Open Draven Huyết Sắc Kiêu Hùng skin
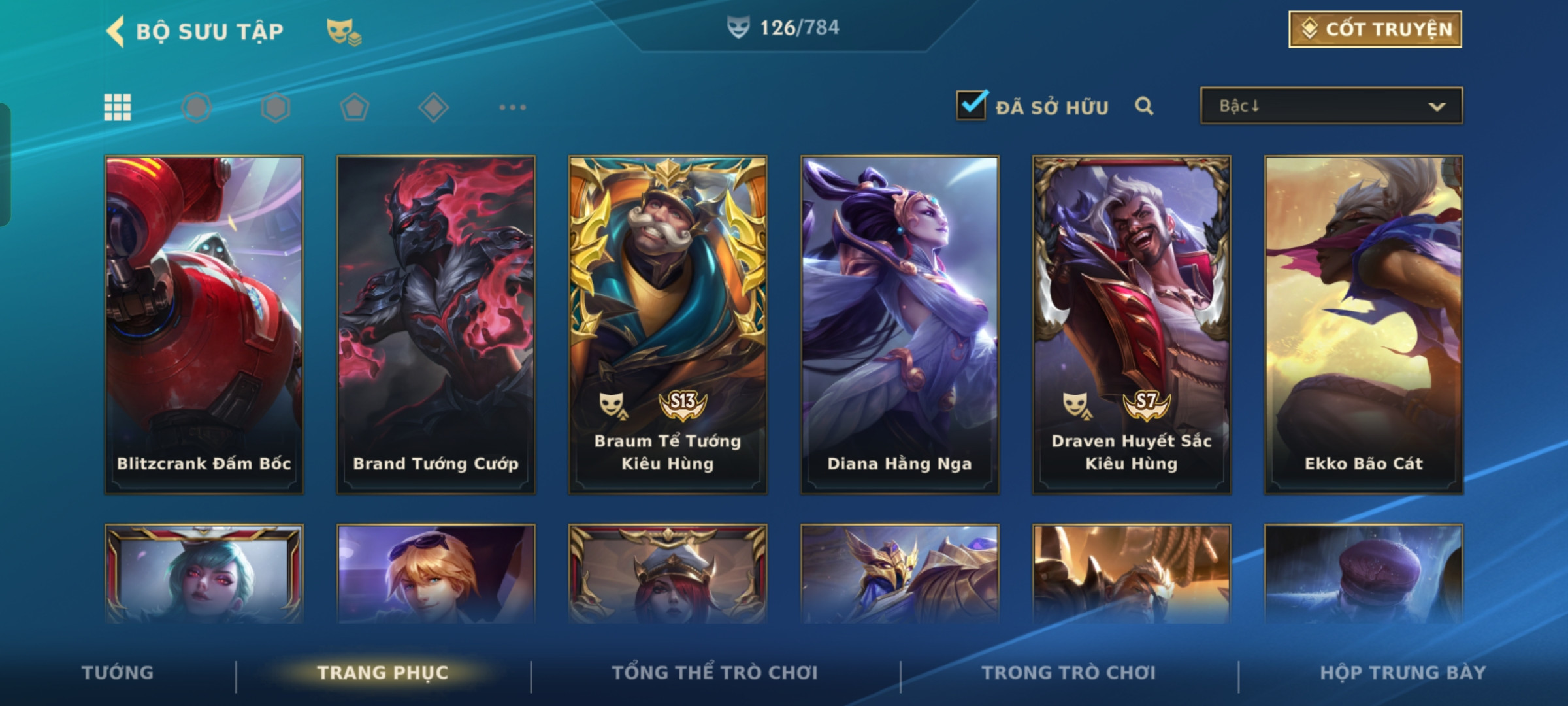 tap(1132, 324)
